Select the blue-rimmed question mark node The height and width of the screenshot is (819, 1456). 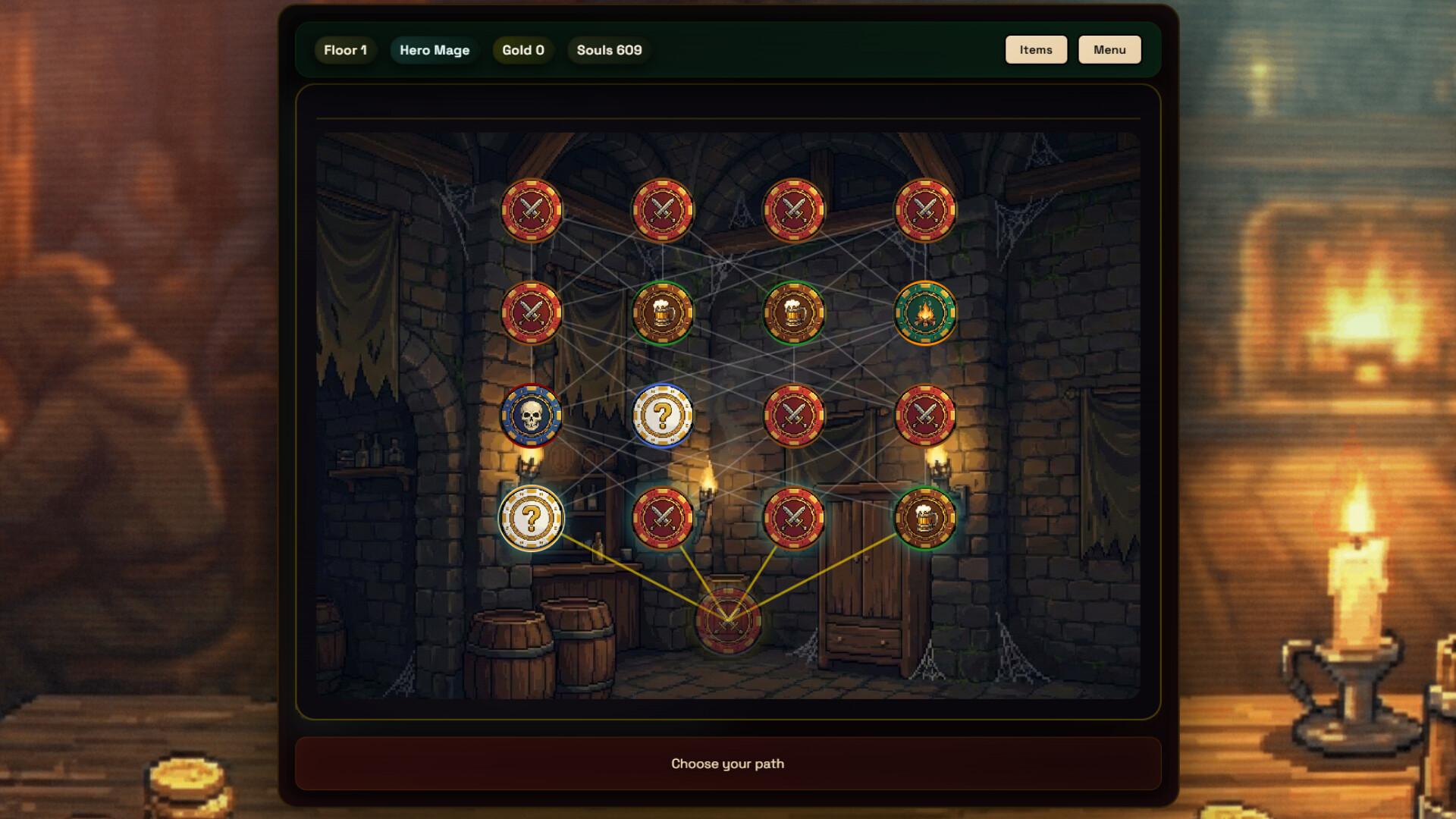click(662, 416)
